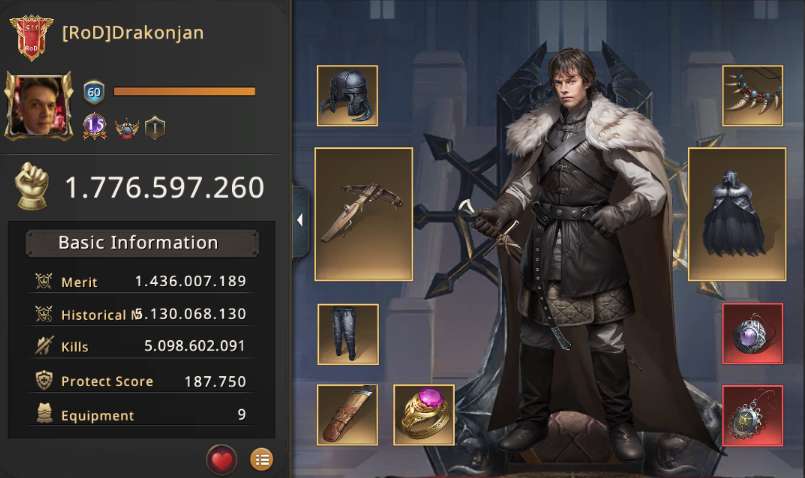Inspect the purple gem ring slot
Viewport: 805px width, 478px height.
point(424,414)
